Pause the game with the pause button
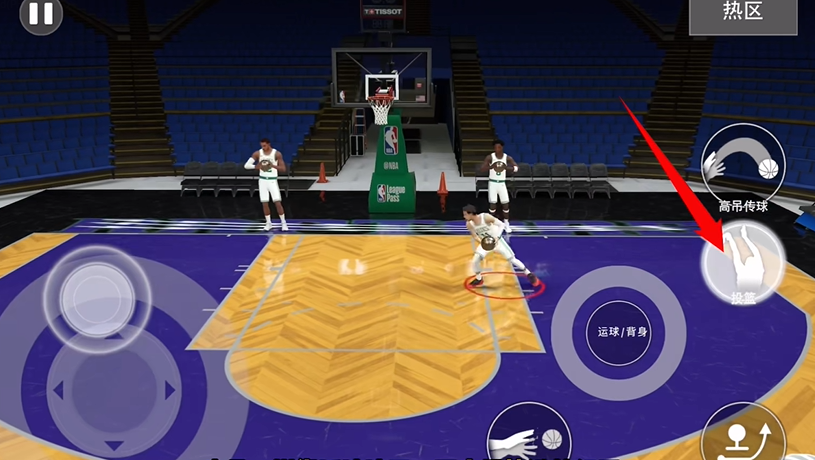This screenshot has height=460, width=815. [x=41, y=14]
